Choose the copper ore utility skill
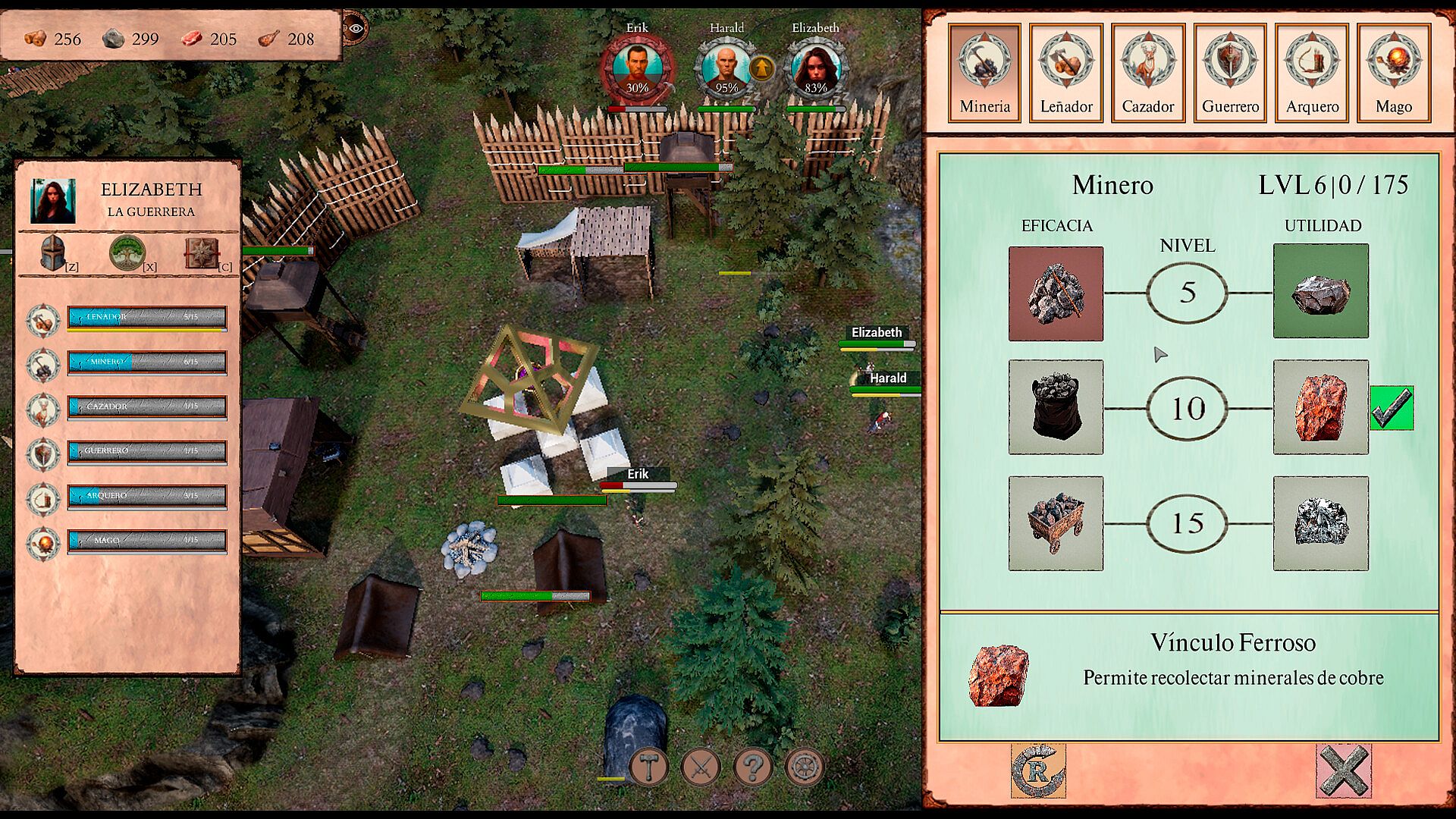 pos(1320,407)
